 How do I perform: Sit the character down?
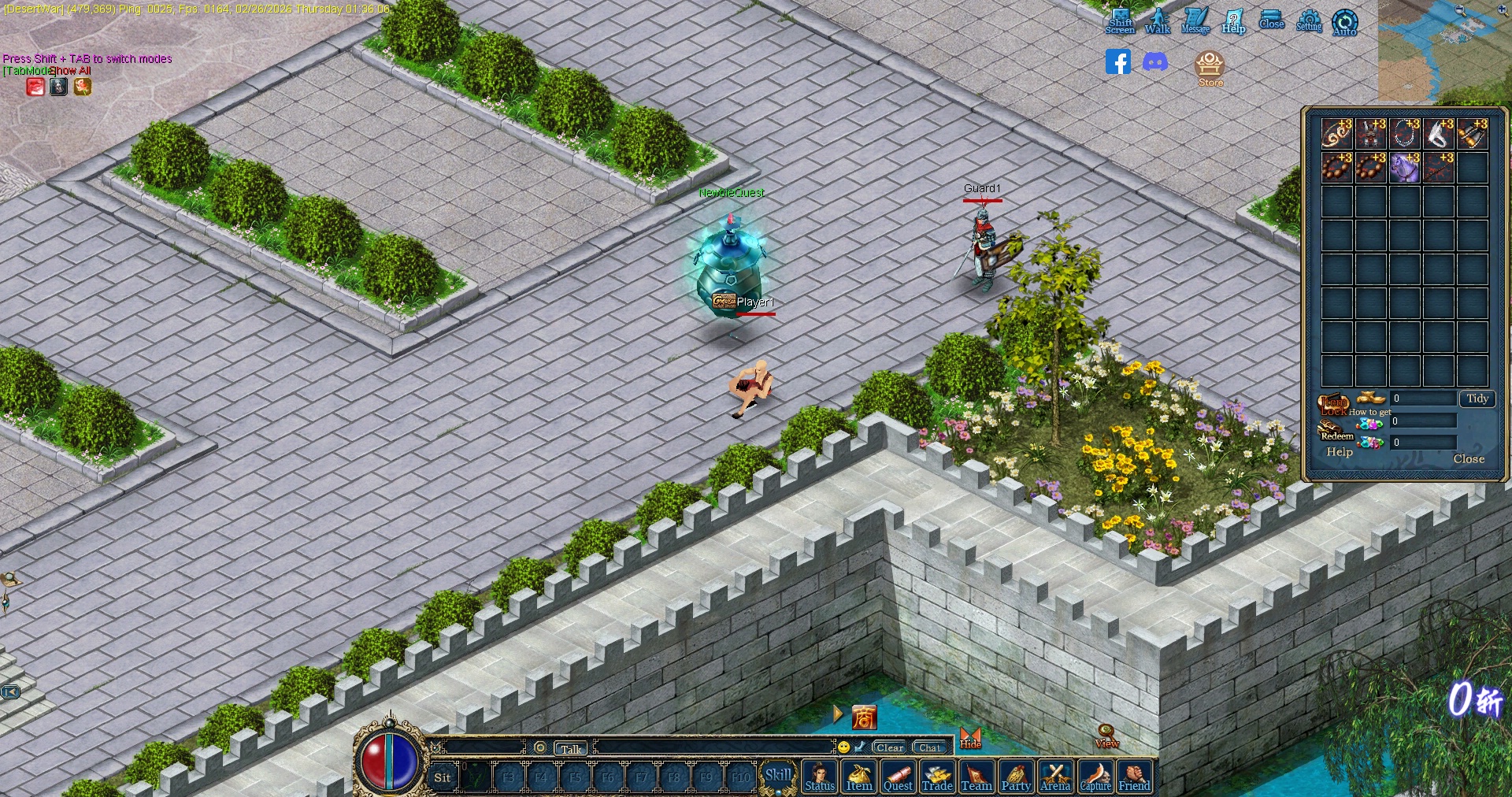point(443,777)
